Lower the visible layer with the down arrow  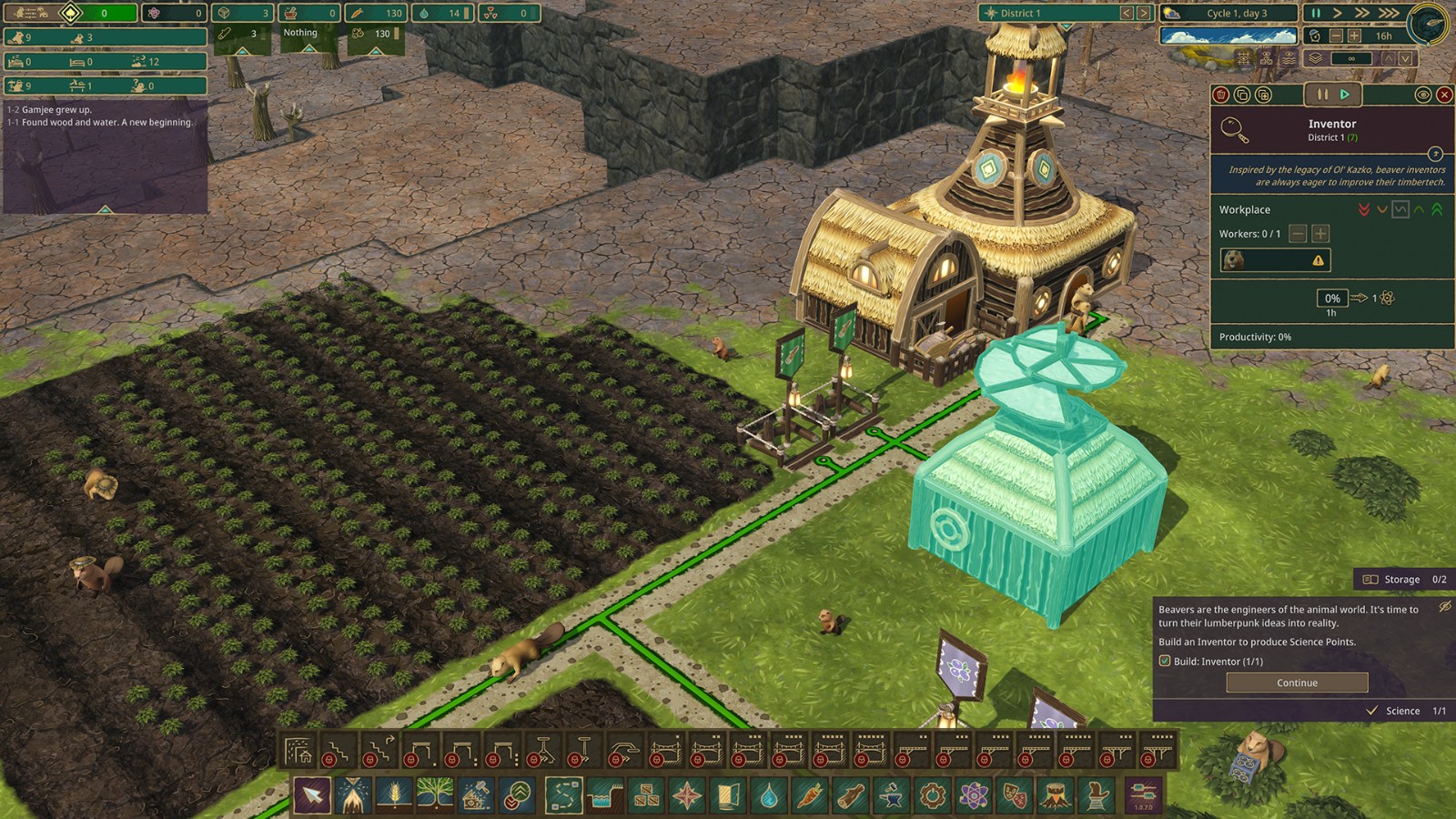click(1406, 58)
